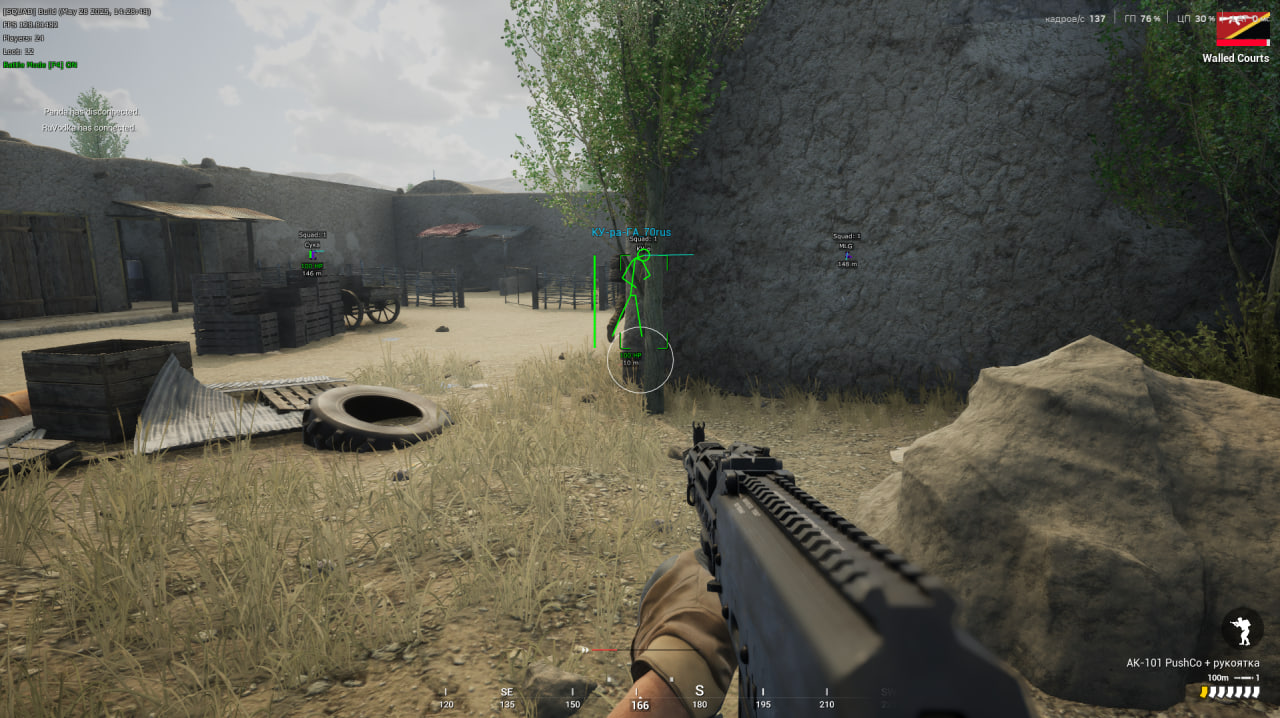This screenshot has height=718, width=1280.
Task: Select the KY-pa-FA_70rus player name tag
Action: click(x=631, y=232)
